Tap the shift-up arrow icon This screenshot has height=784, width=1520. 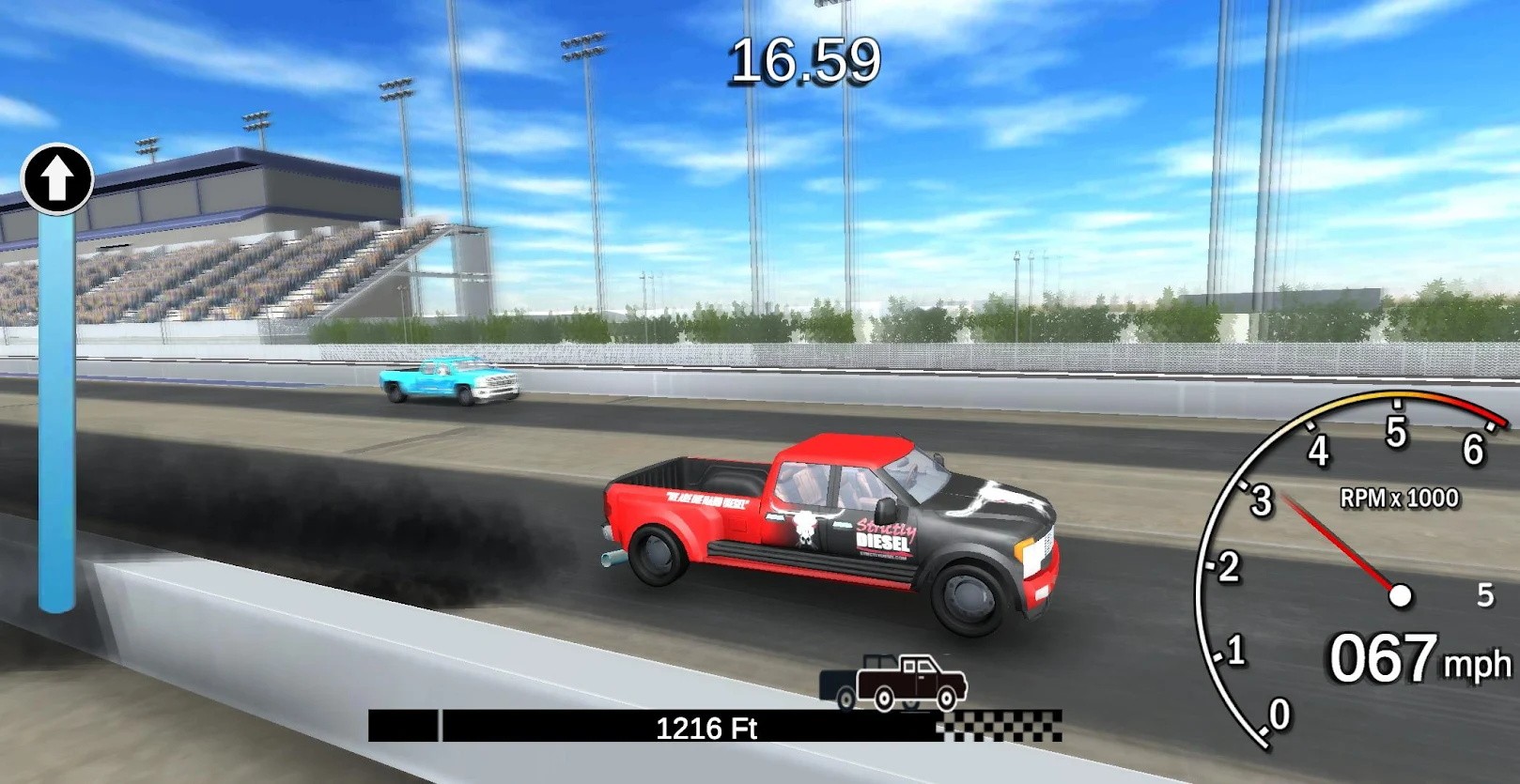(56, 180)
